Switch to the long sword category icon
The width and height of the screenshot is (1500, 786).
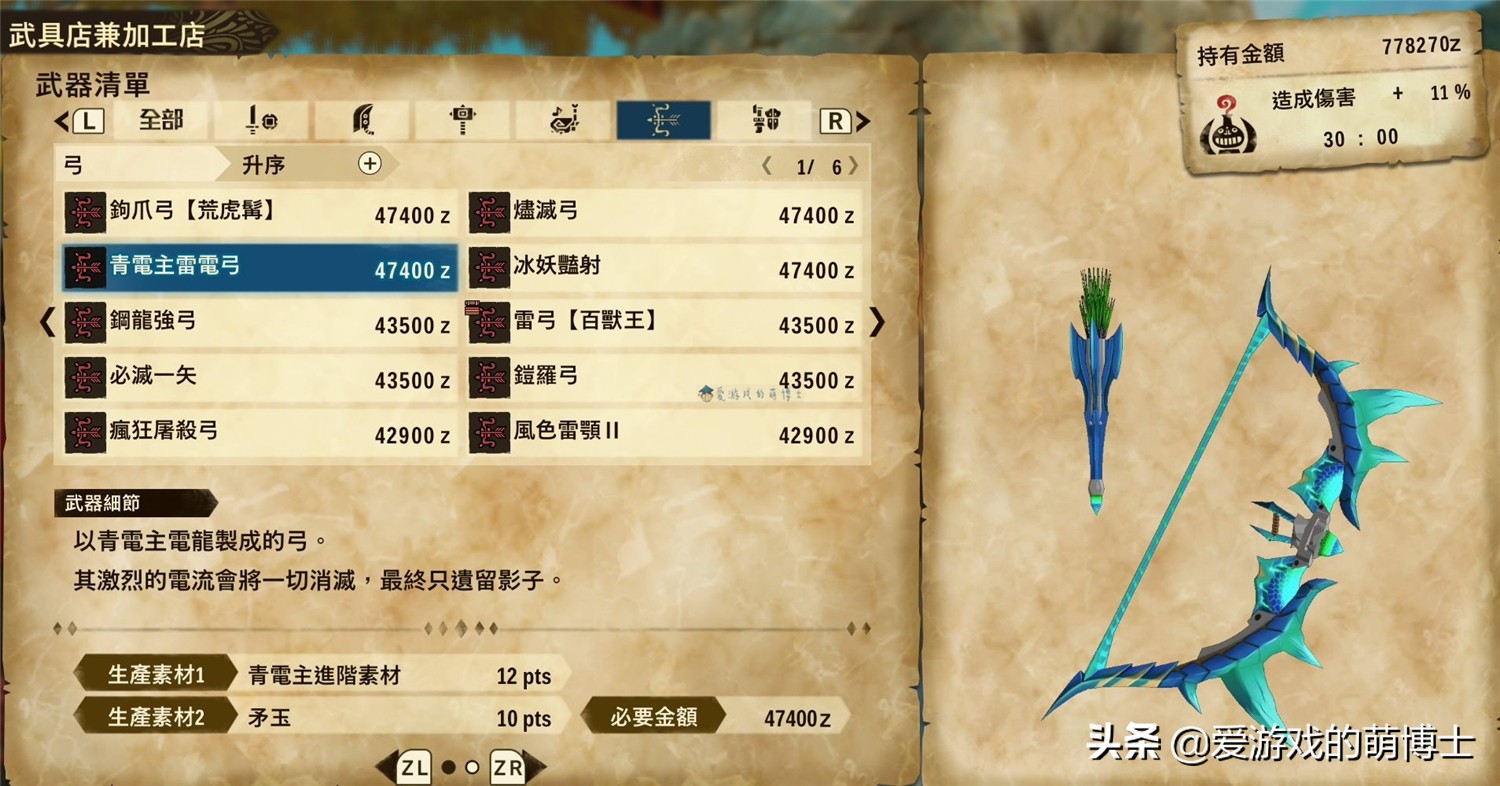click(361, 118)
